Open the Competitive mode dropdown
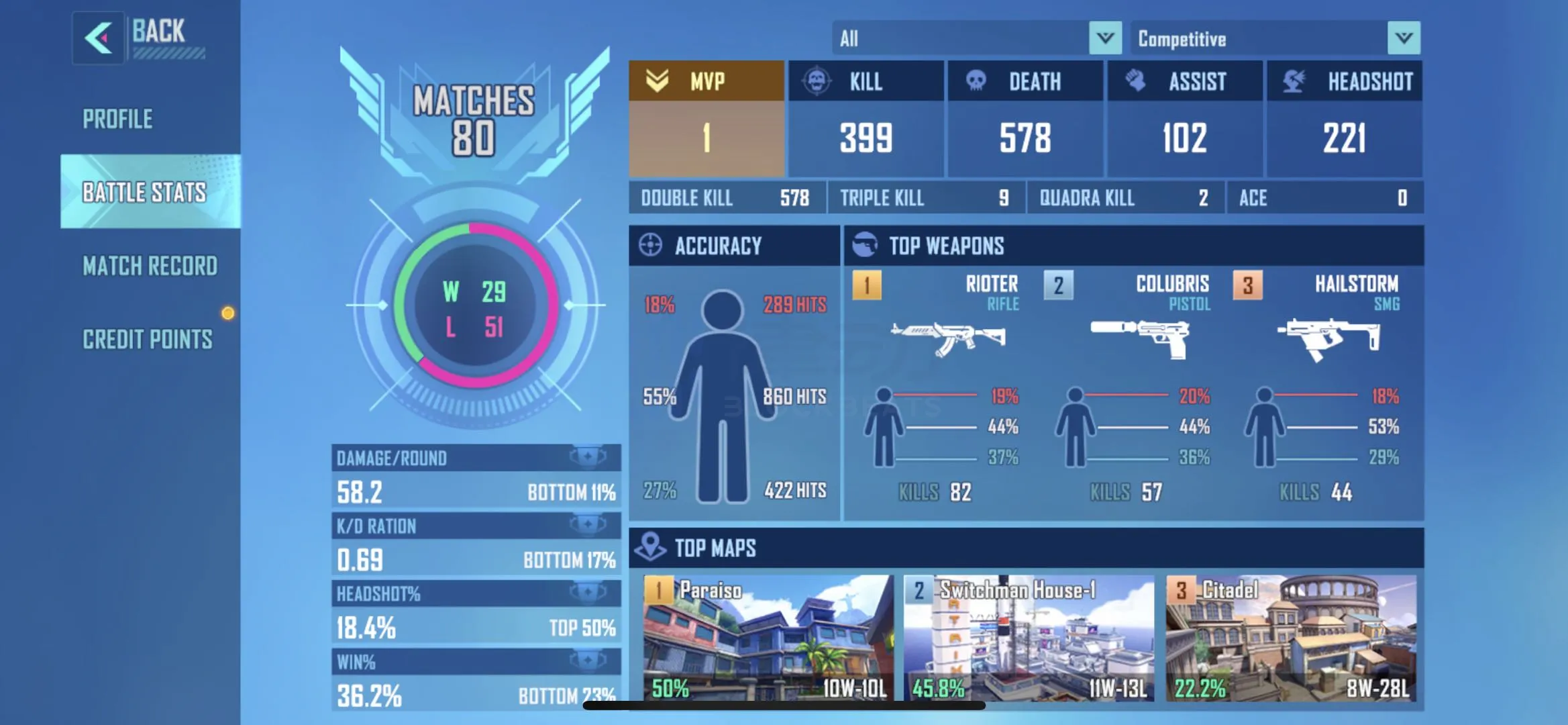This screenshot has height=725, width=1568. click(1404, 38)
